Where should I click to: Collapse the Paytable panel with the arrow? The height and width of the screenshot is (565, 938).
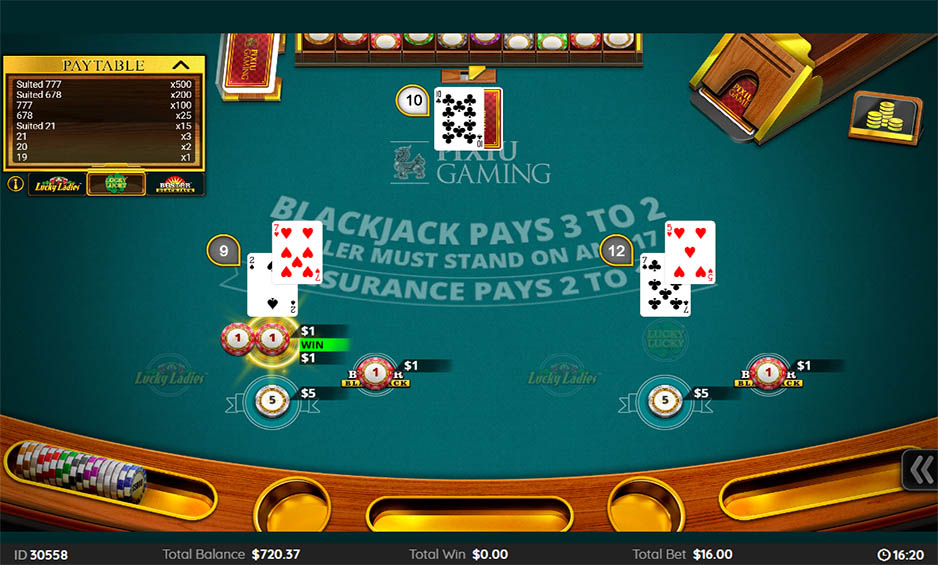point(181,65)
